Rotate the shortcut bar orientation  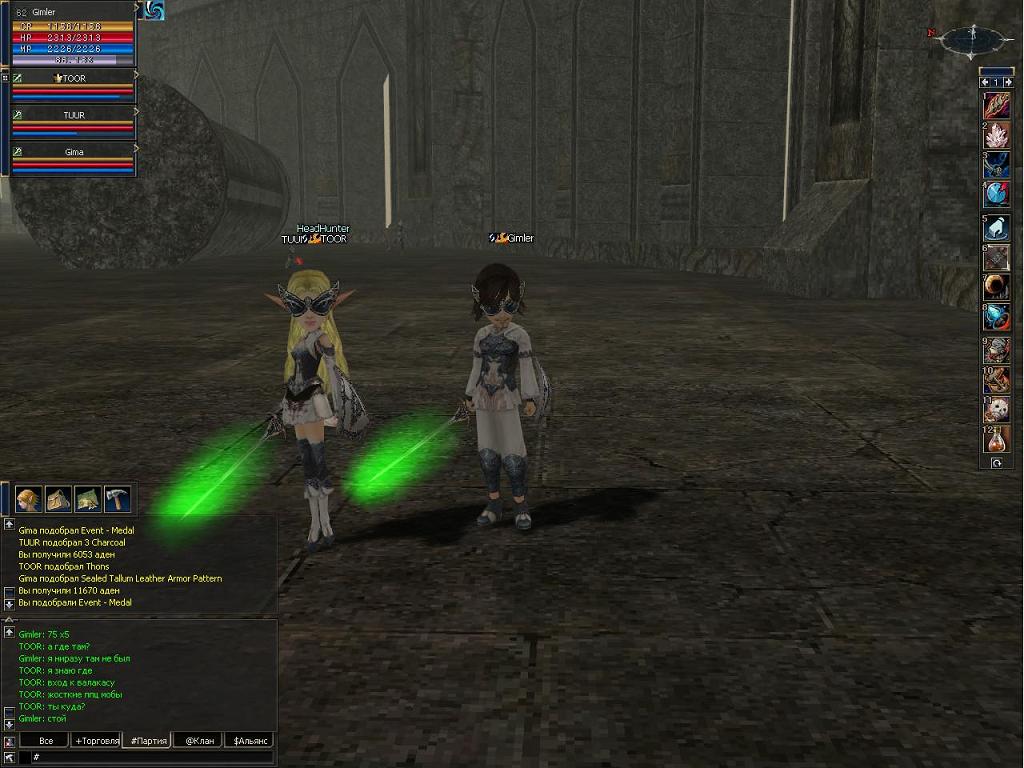pos(996,463)
